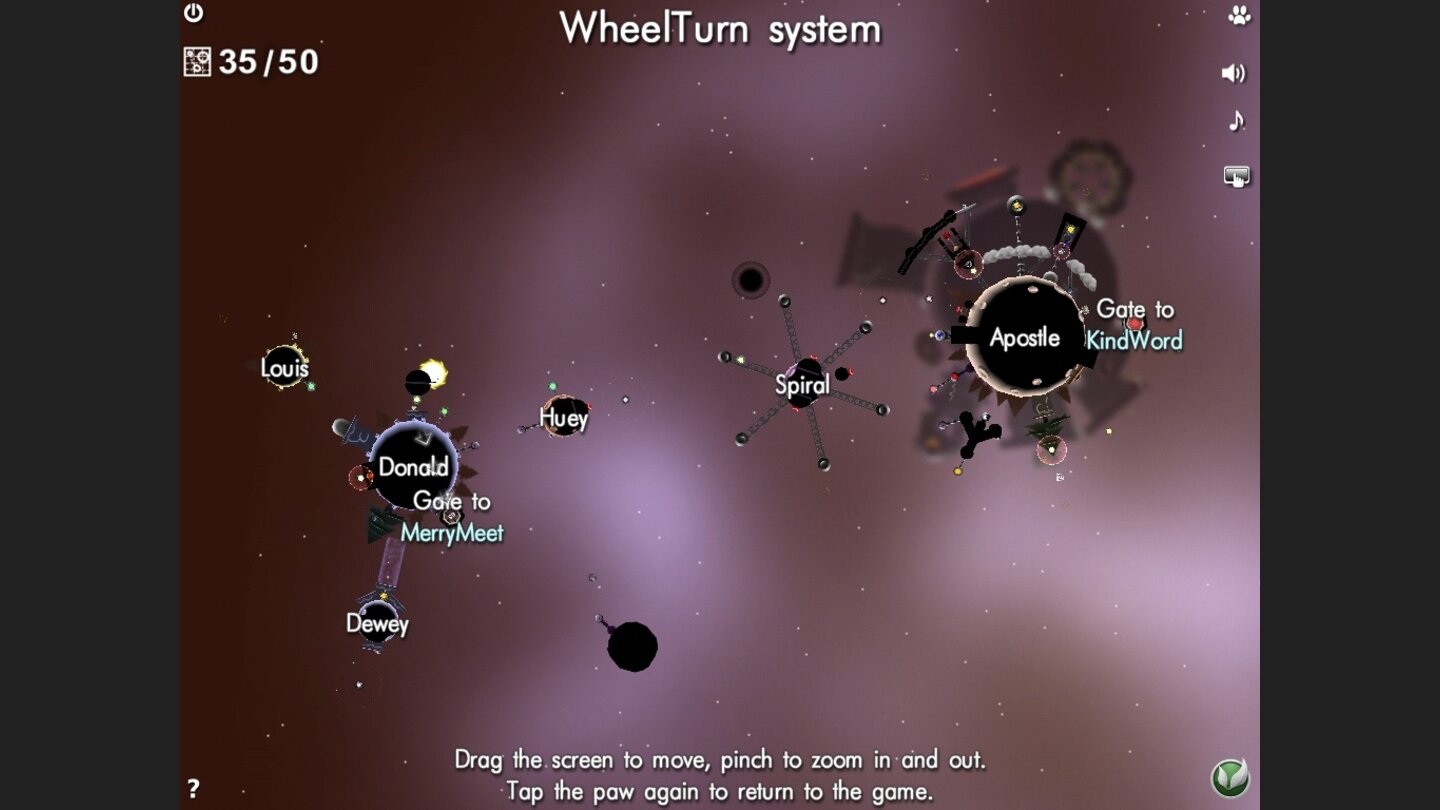Tap the paw icon to return to game
This screenshot has width=1440, height=810.
coord(1239,16)
